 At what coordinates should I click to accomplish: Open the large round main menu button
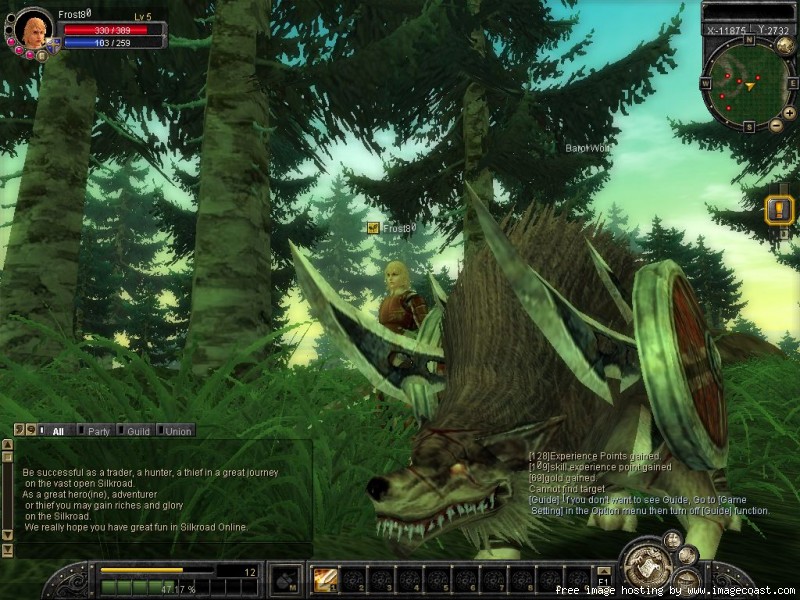[x=645, y=567]
